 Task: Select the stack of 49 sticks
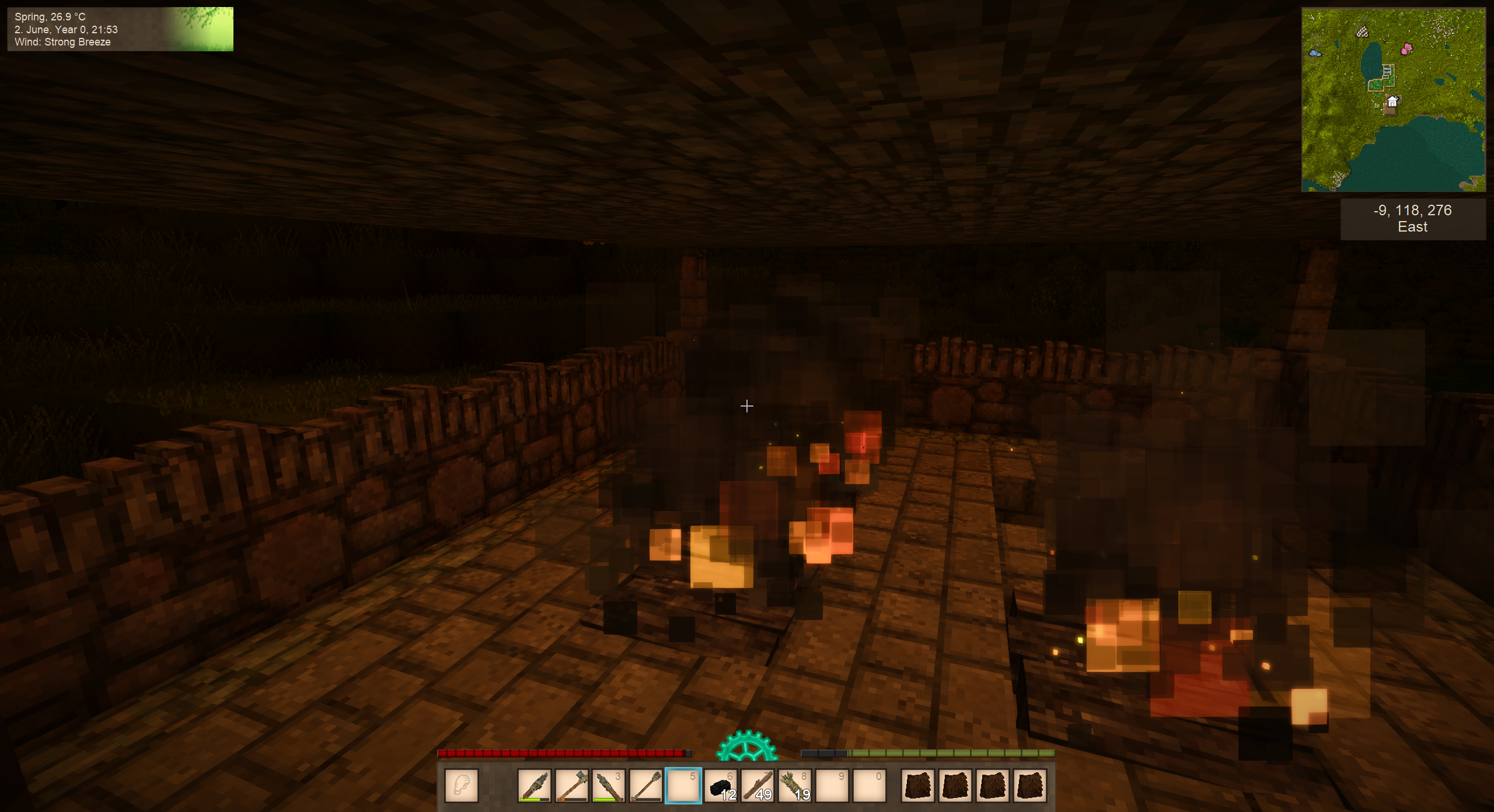point(758,785)
